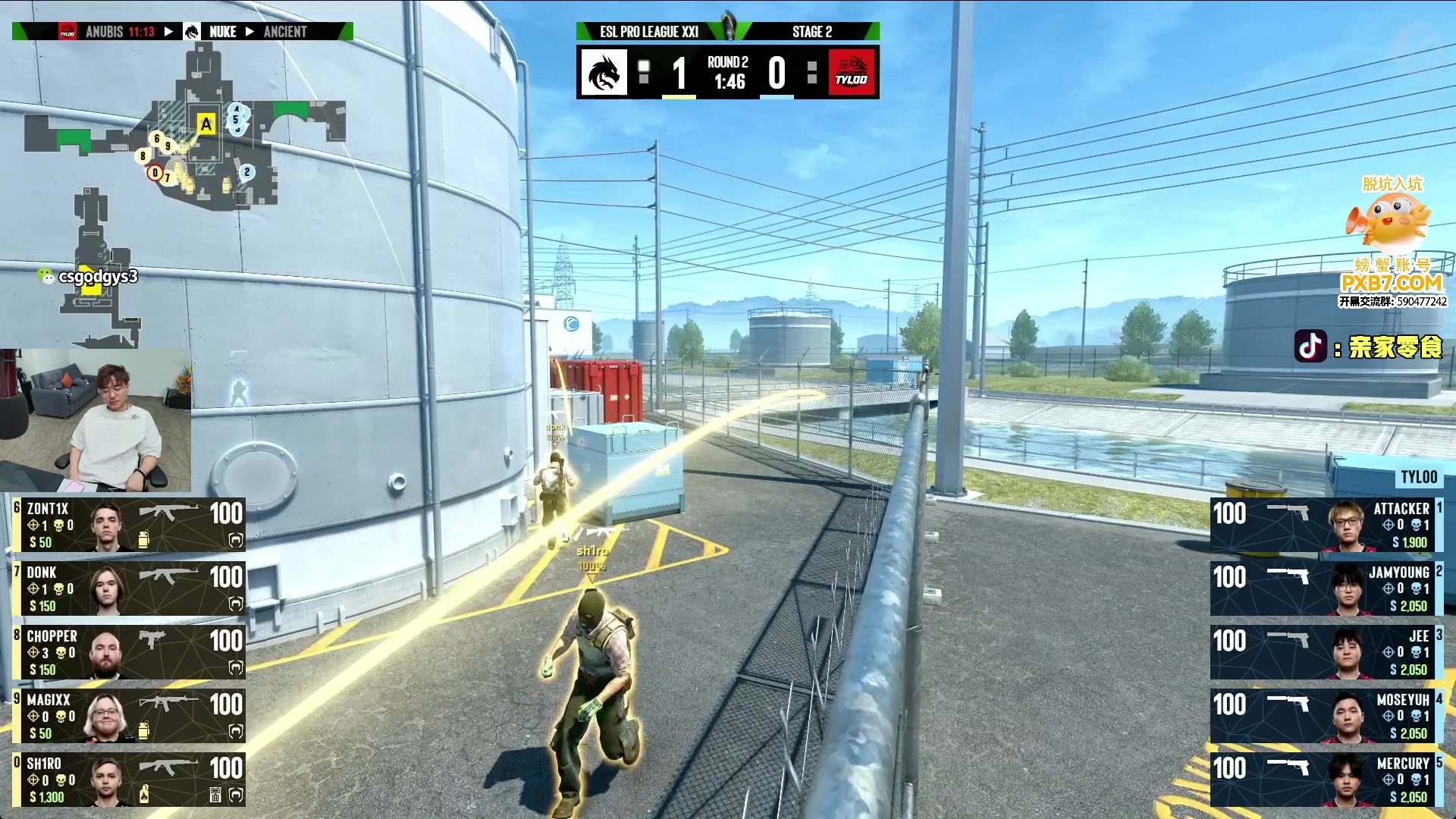Select the ANCIENT map in the series bar
The image size is (1456, 819).
click(x=285, y=32)
